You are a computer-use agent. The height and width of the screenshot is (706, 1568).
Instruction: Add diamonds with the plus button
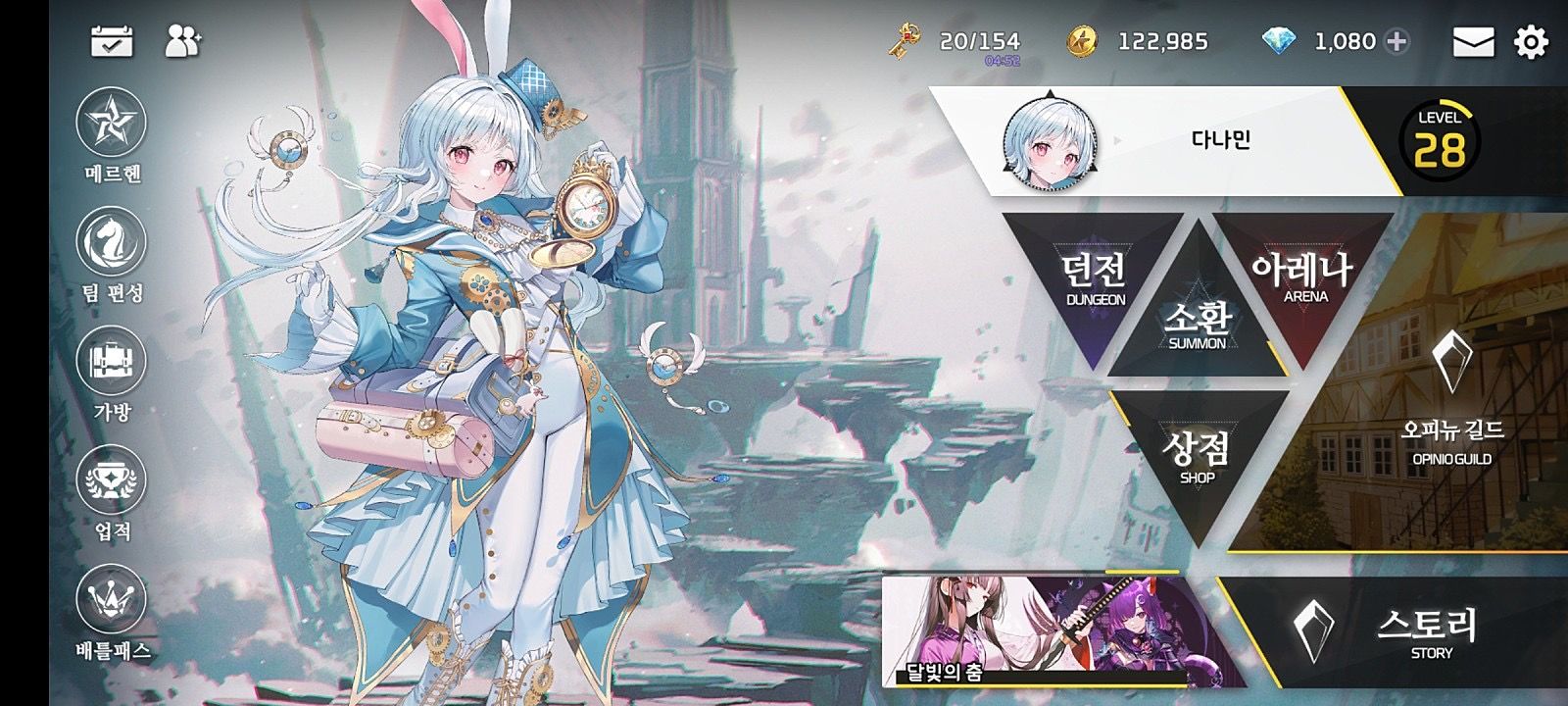tap(1397, 41)
